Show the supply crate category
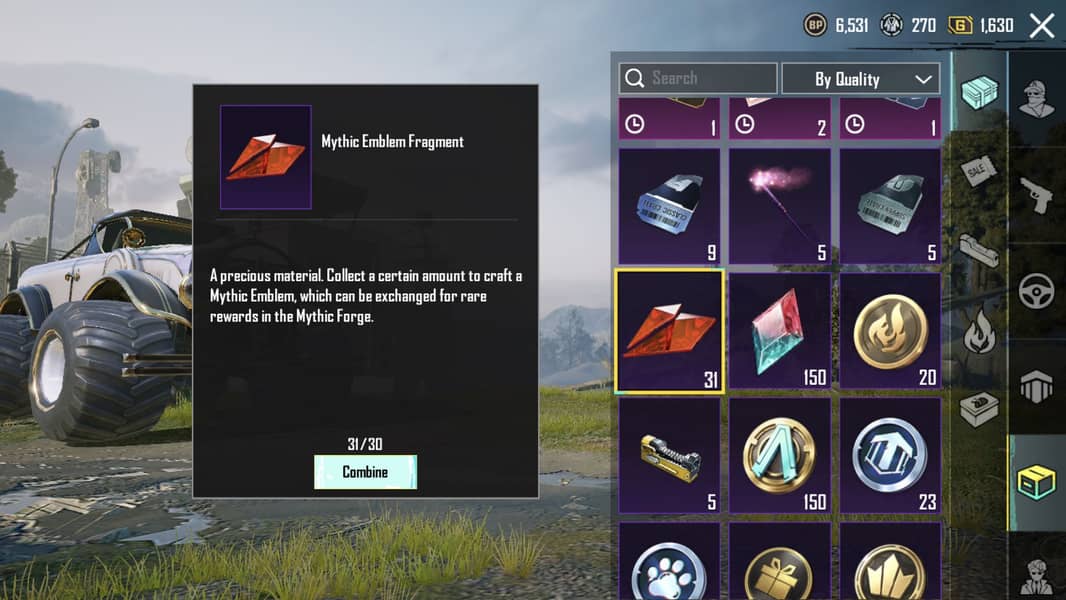Image resolution: width=1066 pixels, height=600 pixels. click(x=979, y=92)
